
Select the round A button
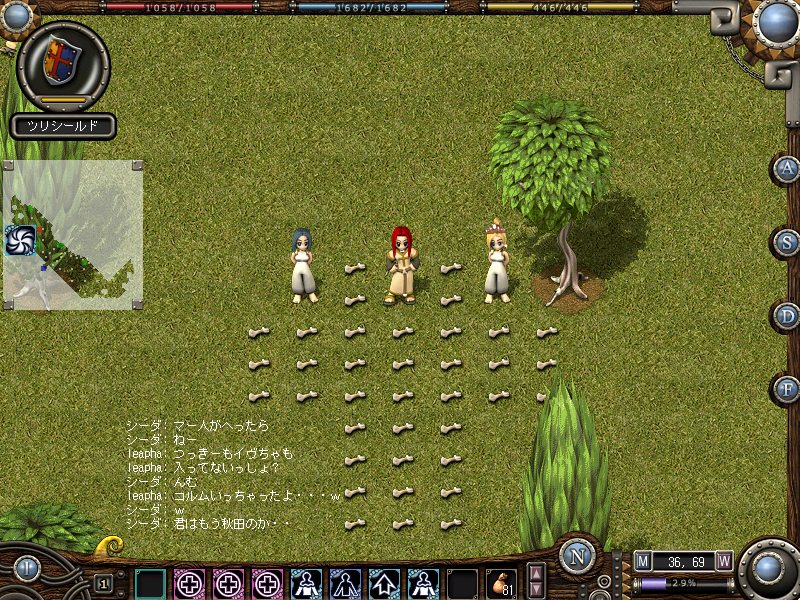788,168
